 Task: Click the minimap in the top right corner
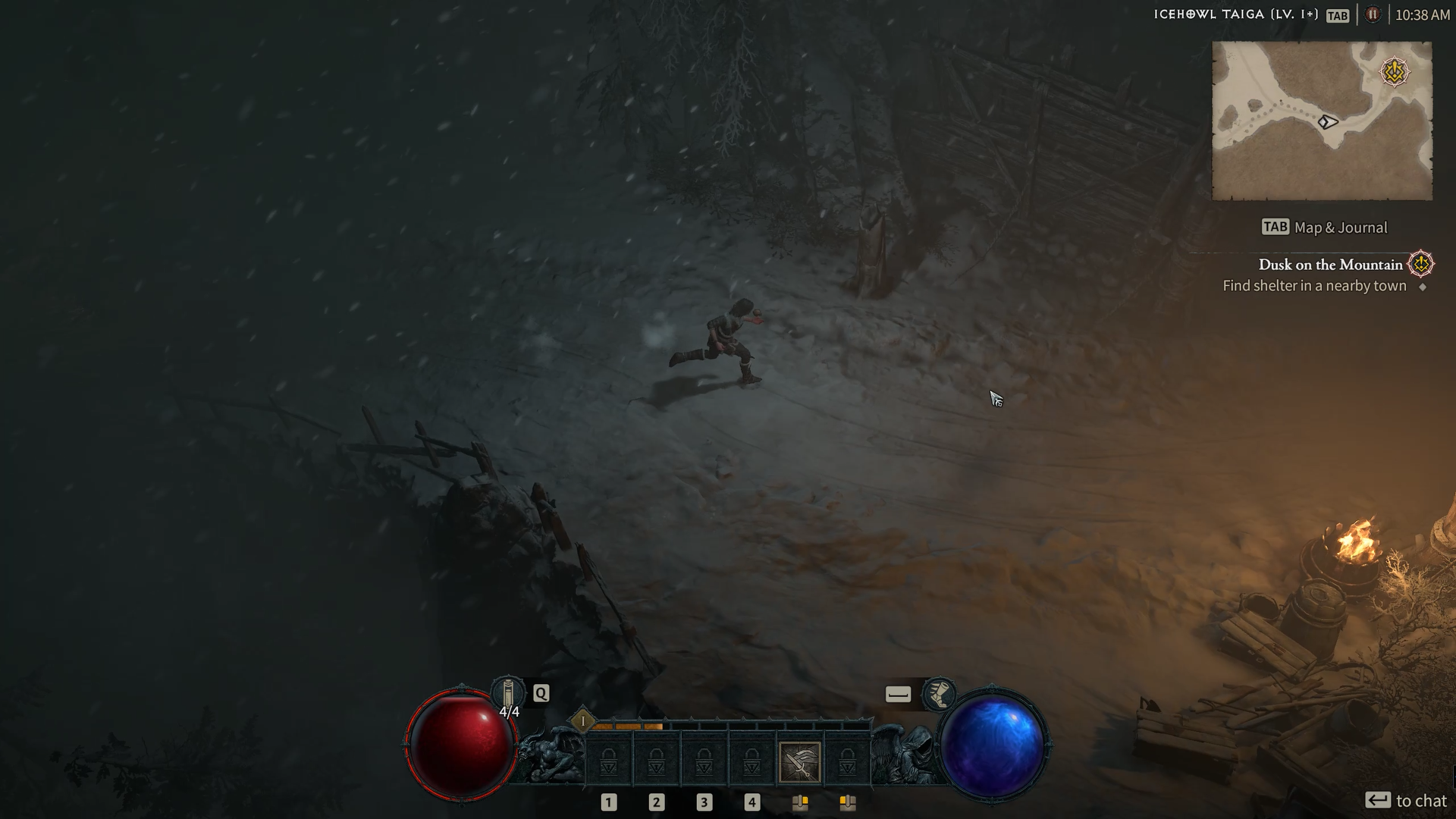(1323, 121)
